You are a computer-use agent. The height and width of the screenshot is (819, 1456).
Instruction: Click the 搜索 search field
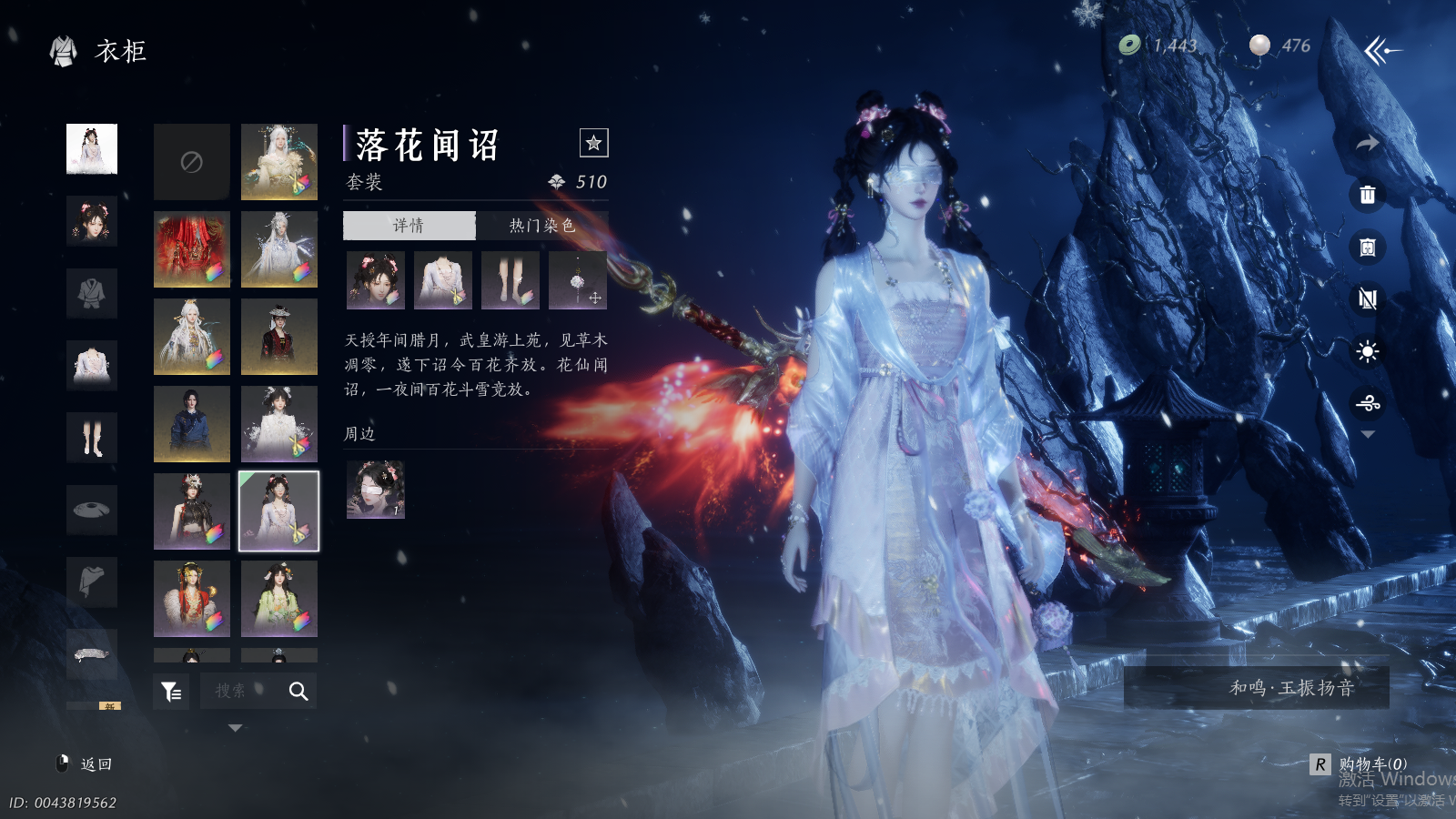coord(238,692)
